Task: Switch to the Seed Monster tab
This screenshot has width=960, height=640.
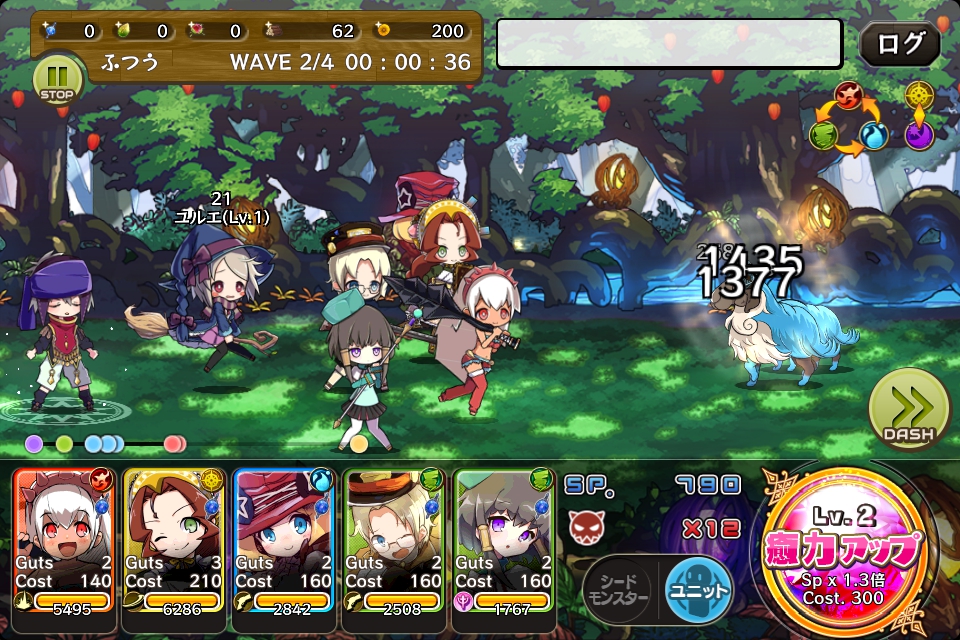Action: coord(616,590)
